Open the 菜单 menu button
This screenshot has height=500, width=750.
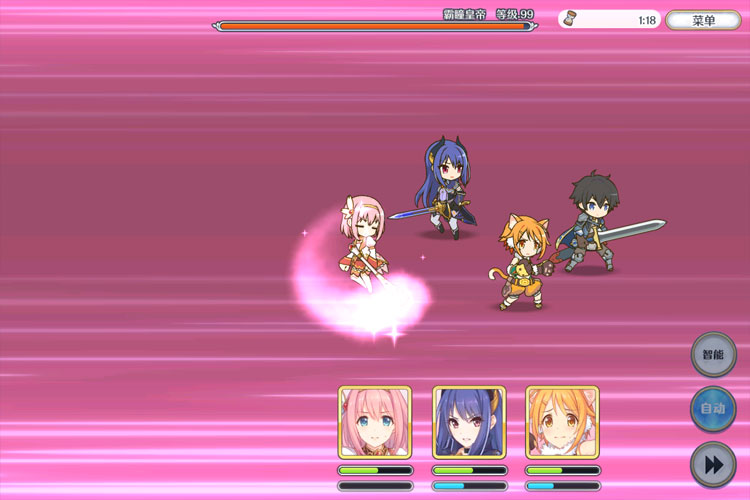tap(703, 20)
